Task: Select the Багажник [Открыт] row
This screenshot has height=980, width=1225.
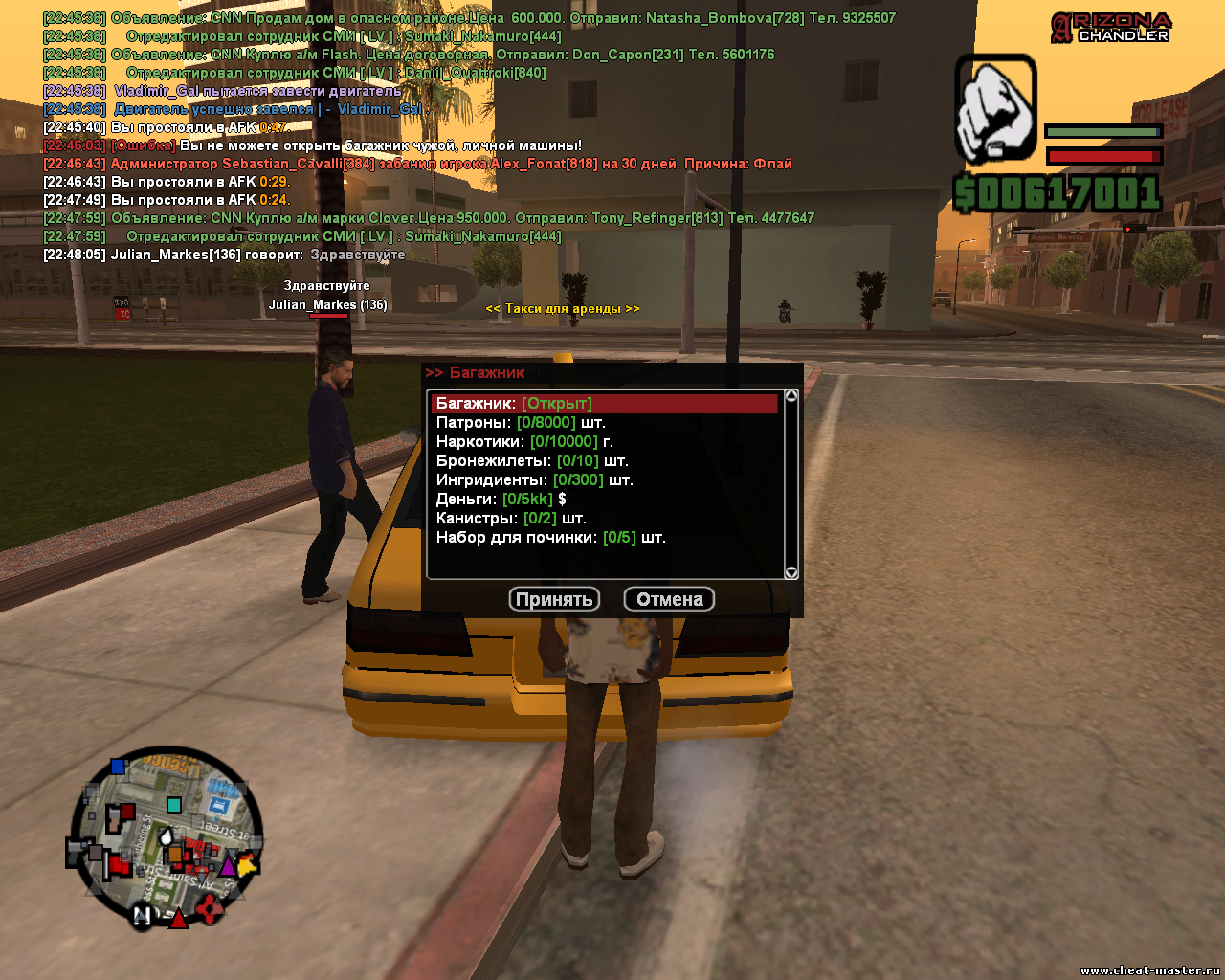Action: 604,404
